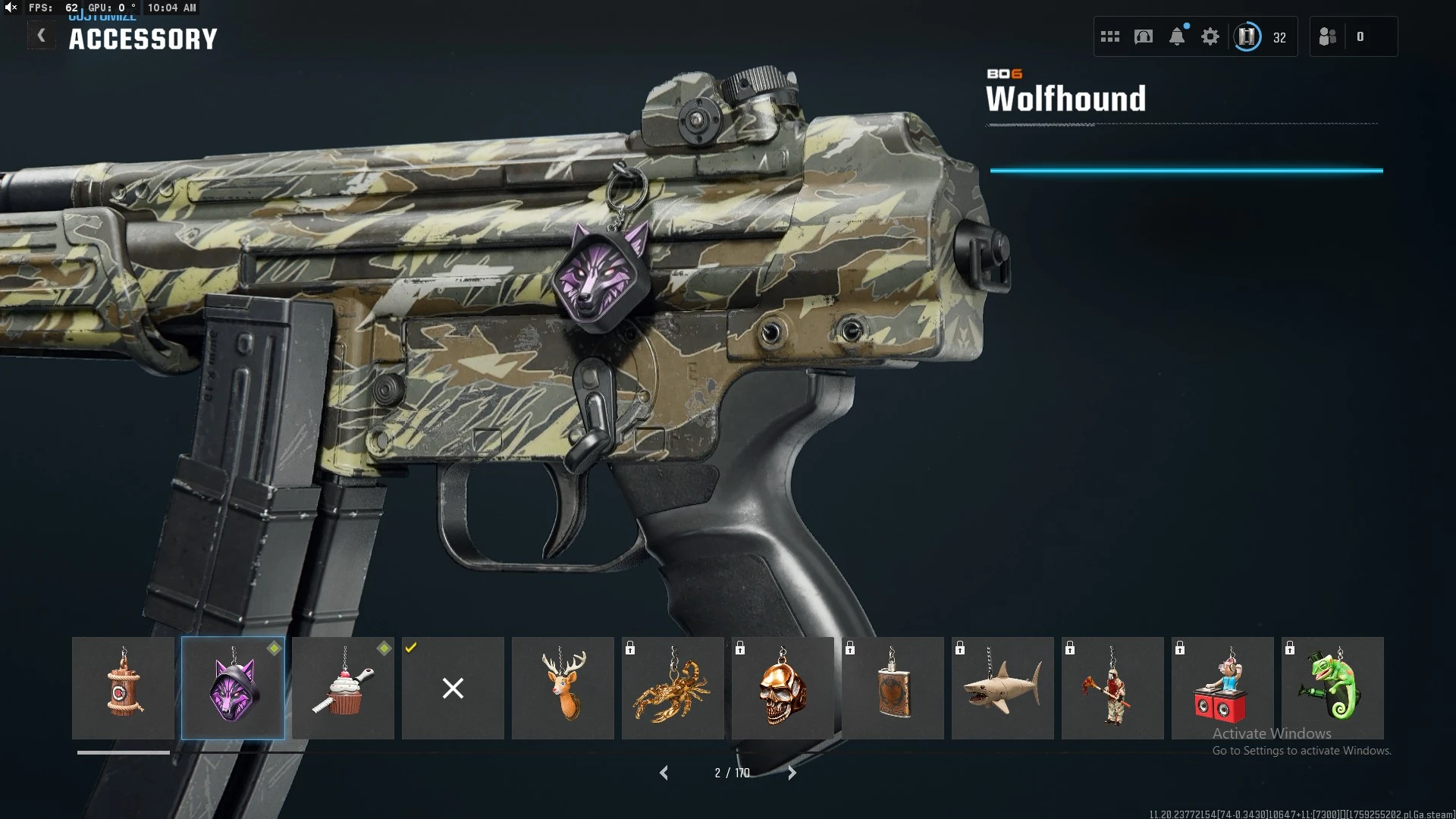The image size is (1456, 819).
Task: Open the player level 32 badge
Action: pyautogui.click(x=1247, y=36)
